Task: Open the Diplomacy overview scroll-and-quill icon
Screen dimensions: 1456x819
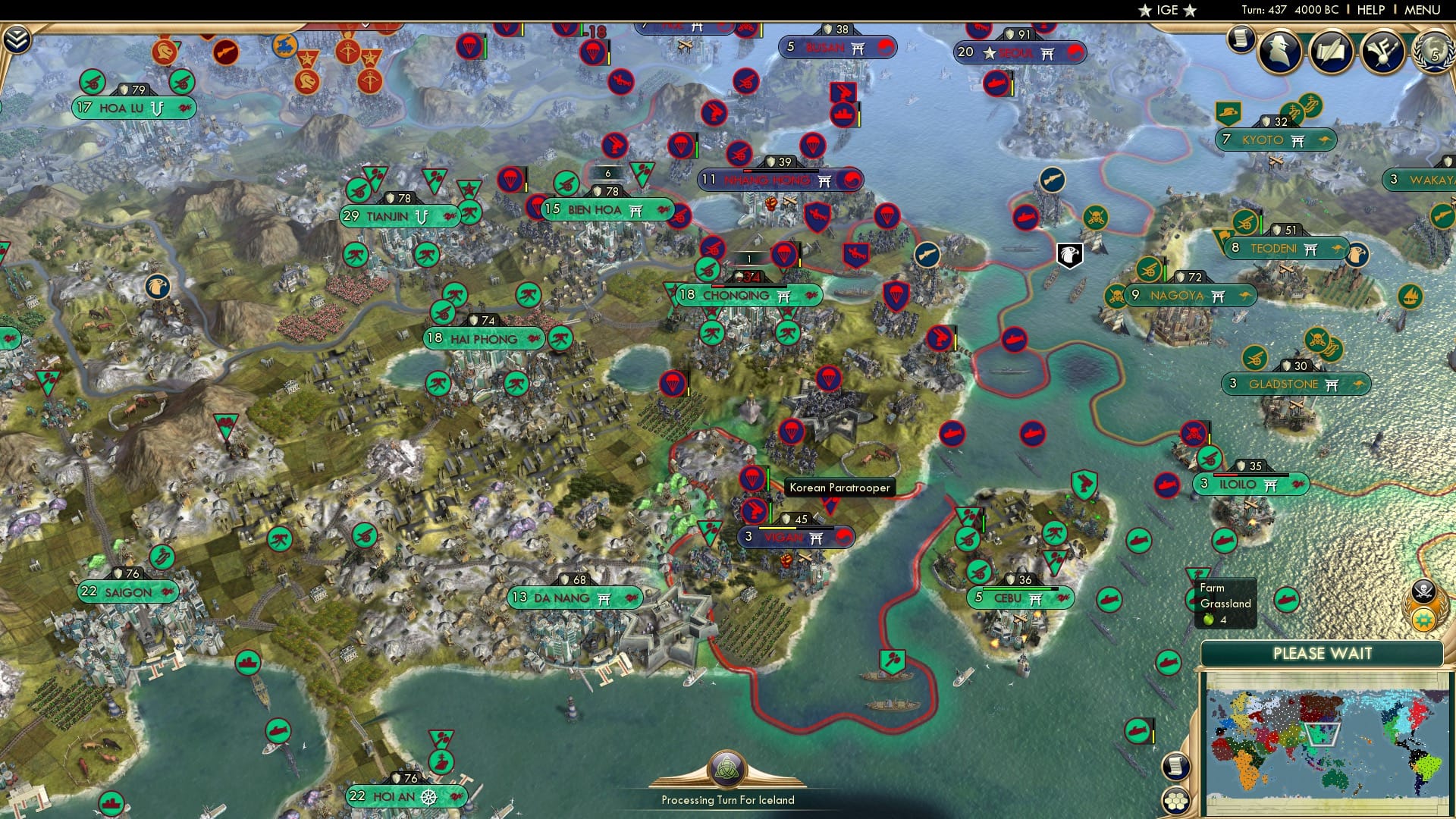Action: click(1332, 50)
